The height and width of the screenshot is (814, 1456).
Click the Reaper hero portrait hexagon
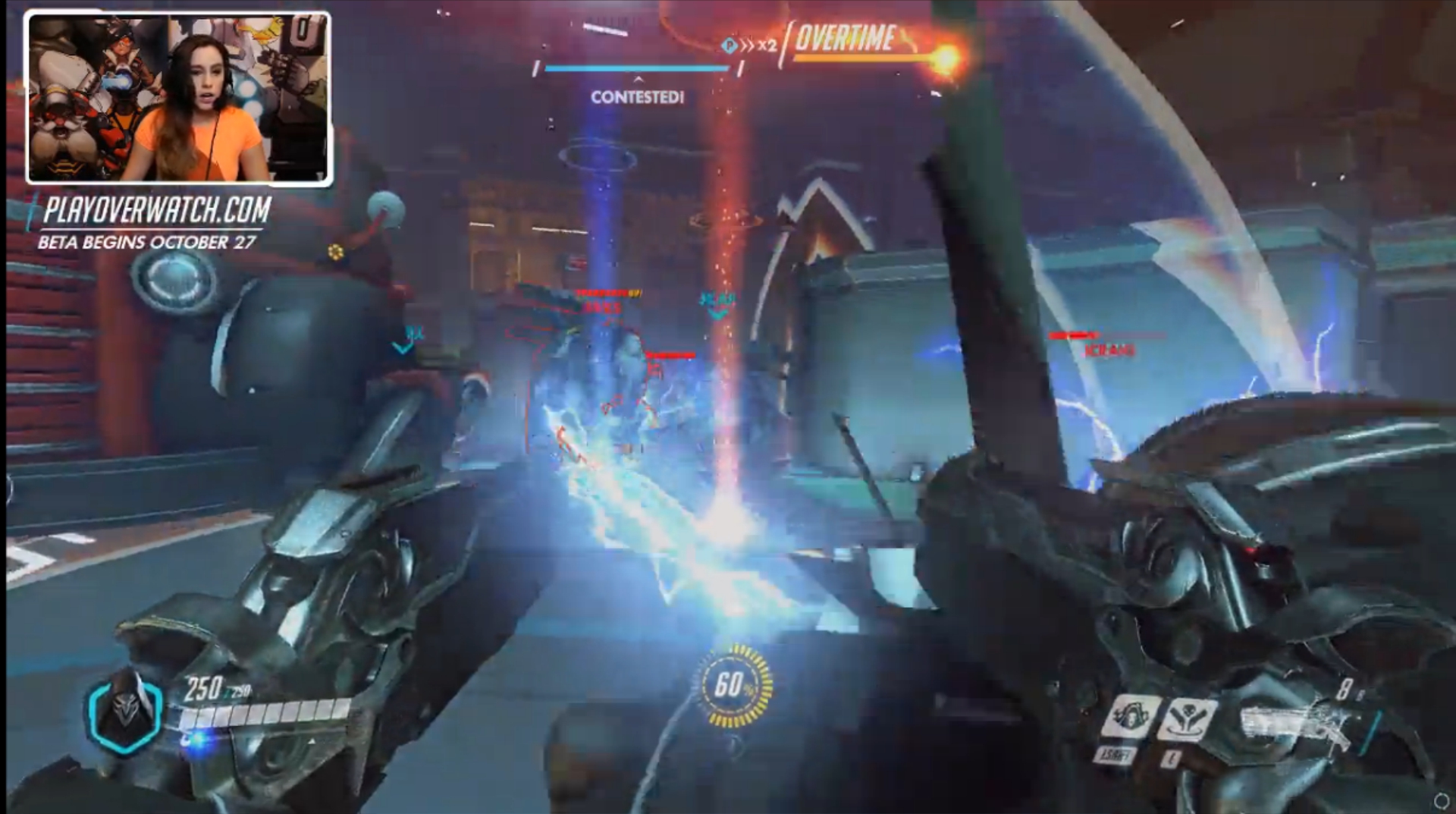click(125, 714)
